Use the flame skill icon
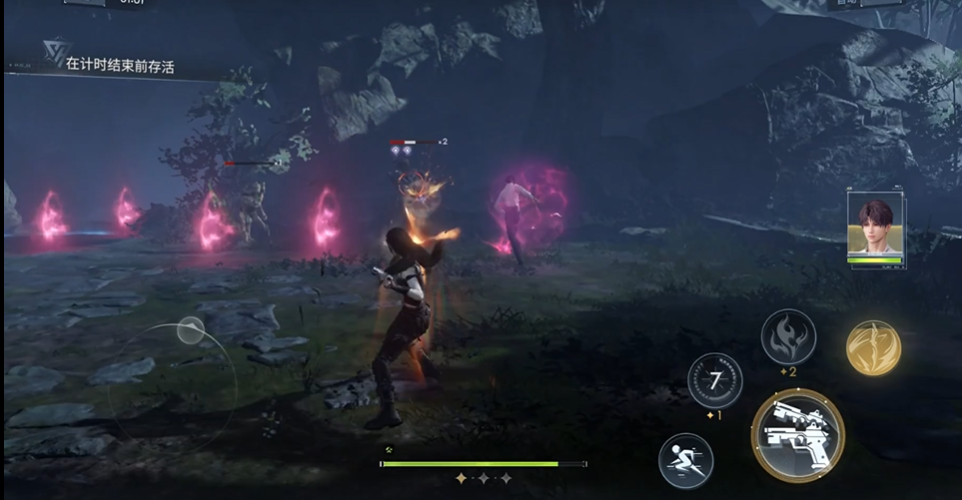Viewport: 962px width, 500px height. pyautogui.click(x=788, y=337)
